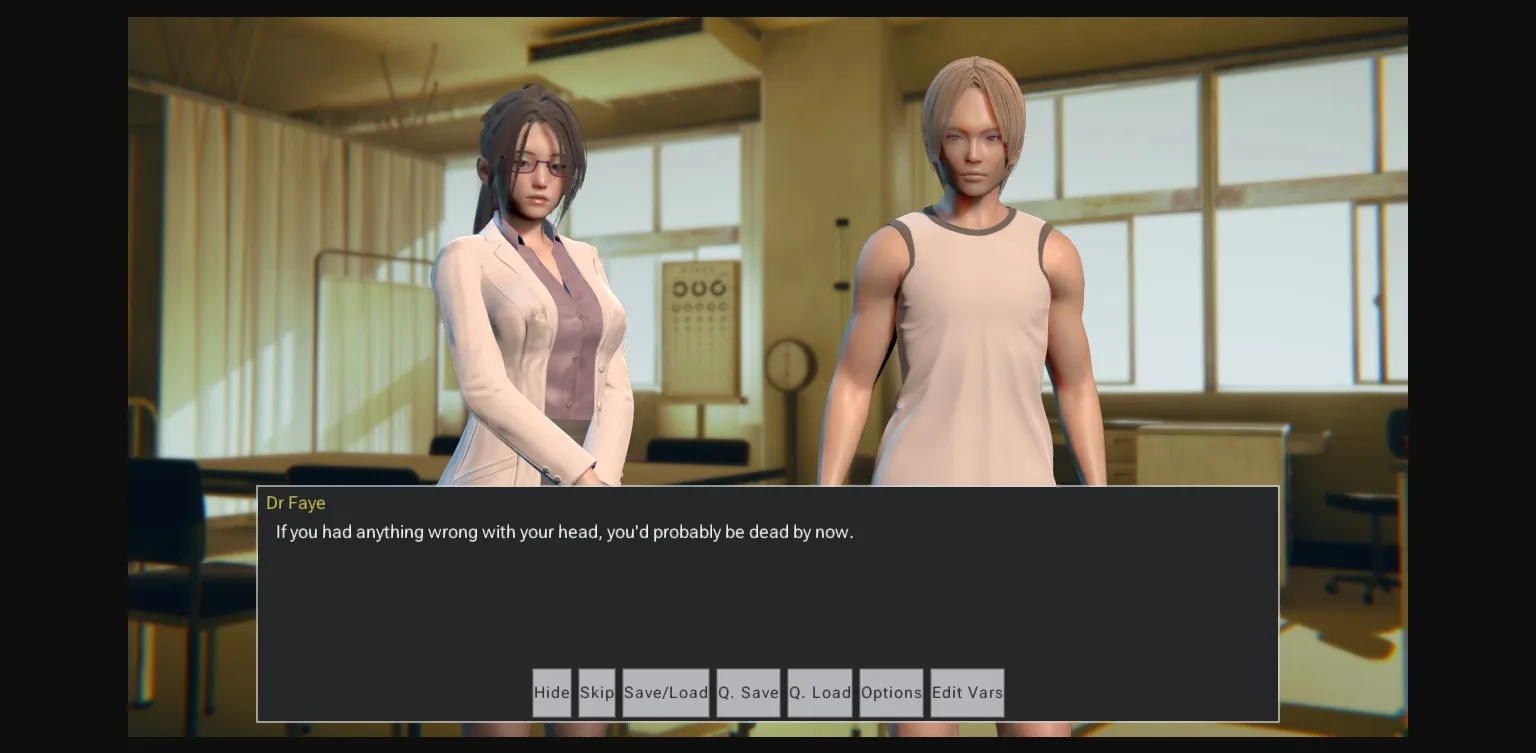Open the Save/Load screen

pyautogui.click(x=666, y=692)
